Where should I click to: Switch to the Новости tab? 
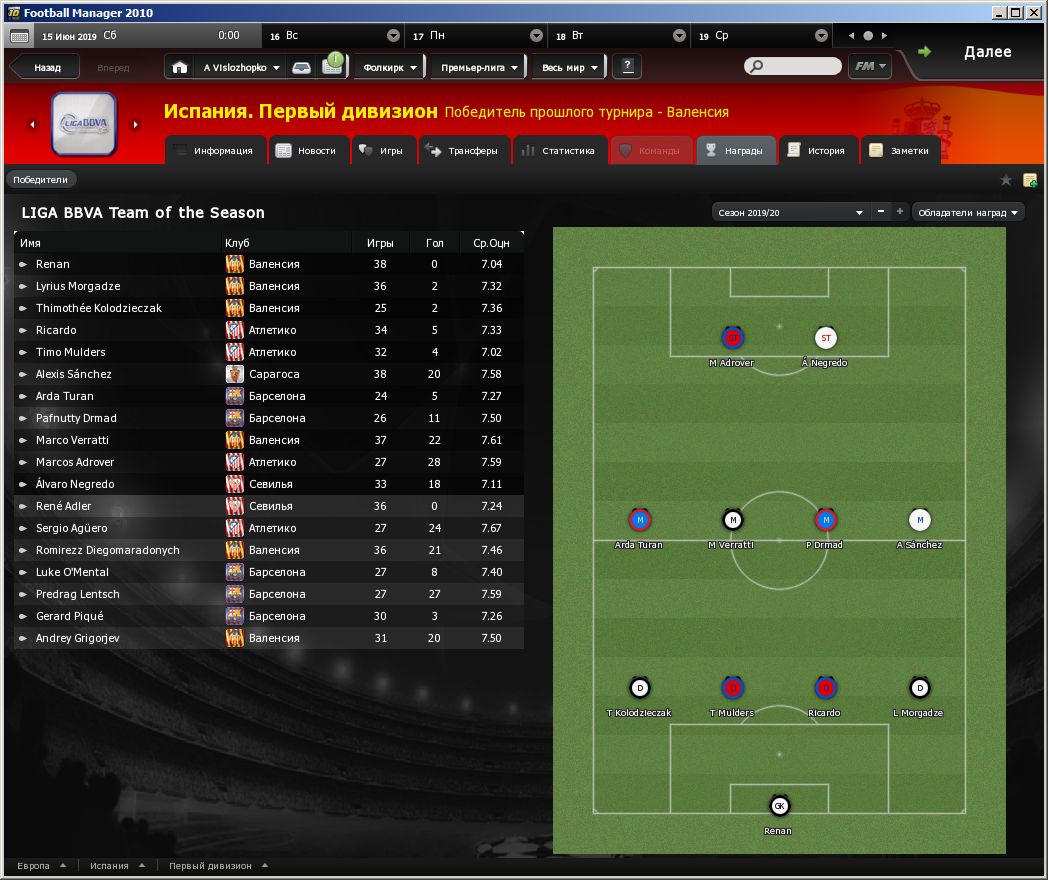click(308, 151)
